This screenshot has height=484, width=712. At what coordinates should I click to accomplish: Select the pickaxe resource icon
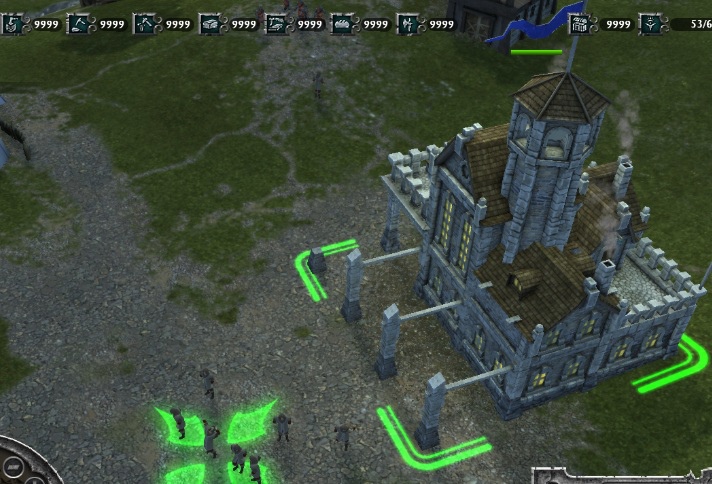78,23
